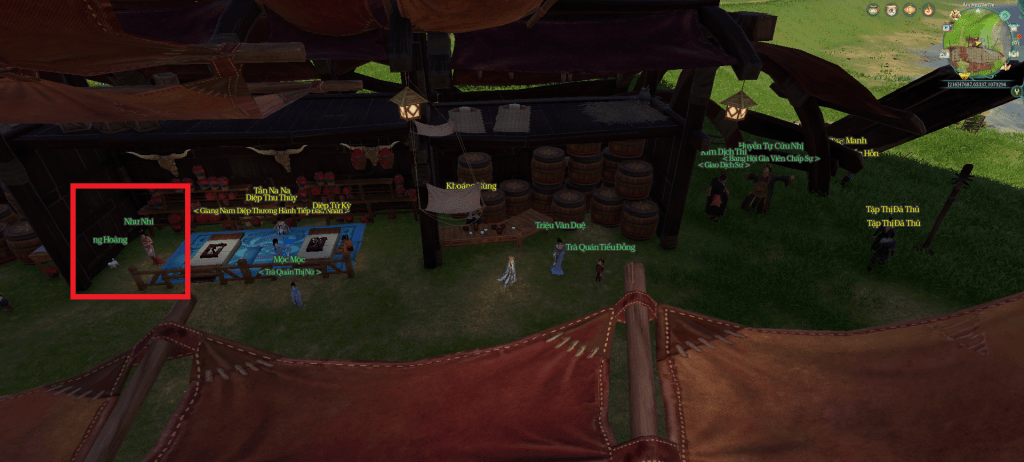Open the paper crane icon on minimap
1024x462 pixels.
coord(1006,67)
